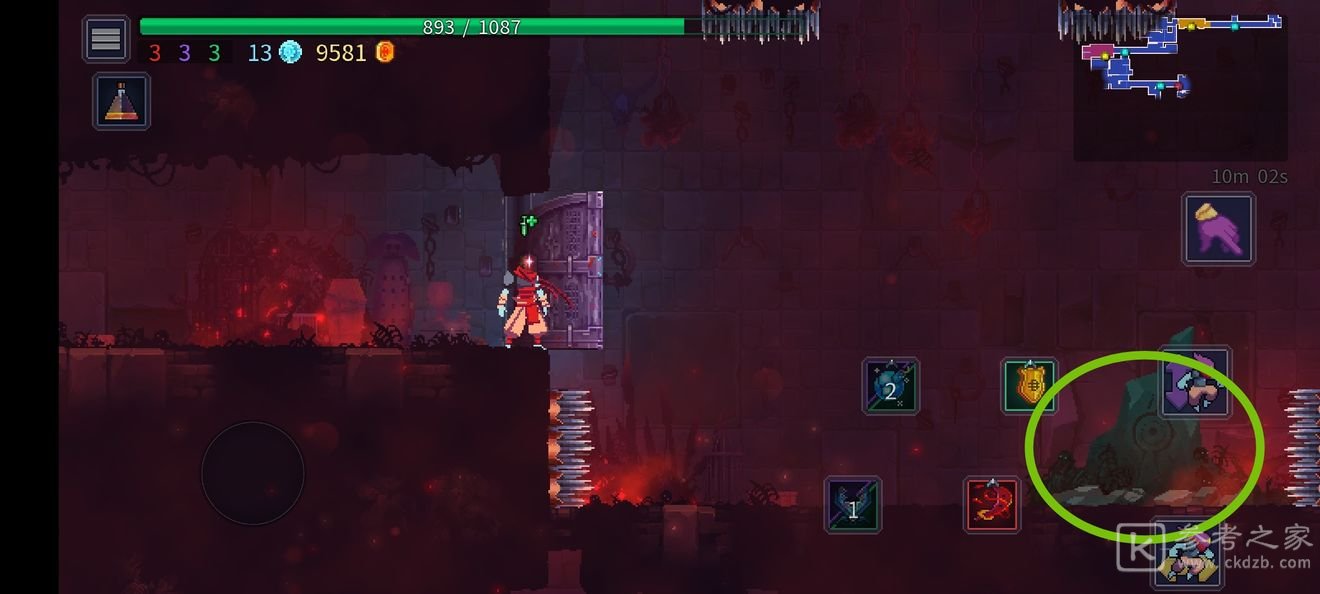
Task: Activate skill slot 2 grenade
Action: point(890,387)
